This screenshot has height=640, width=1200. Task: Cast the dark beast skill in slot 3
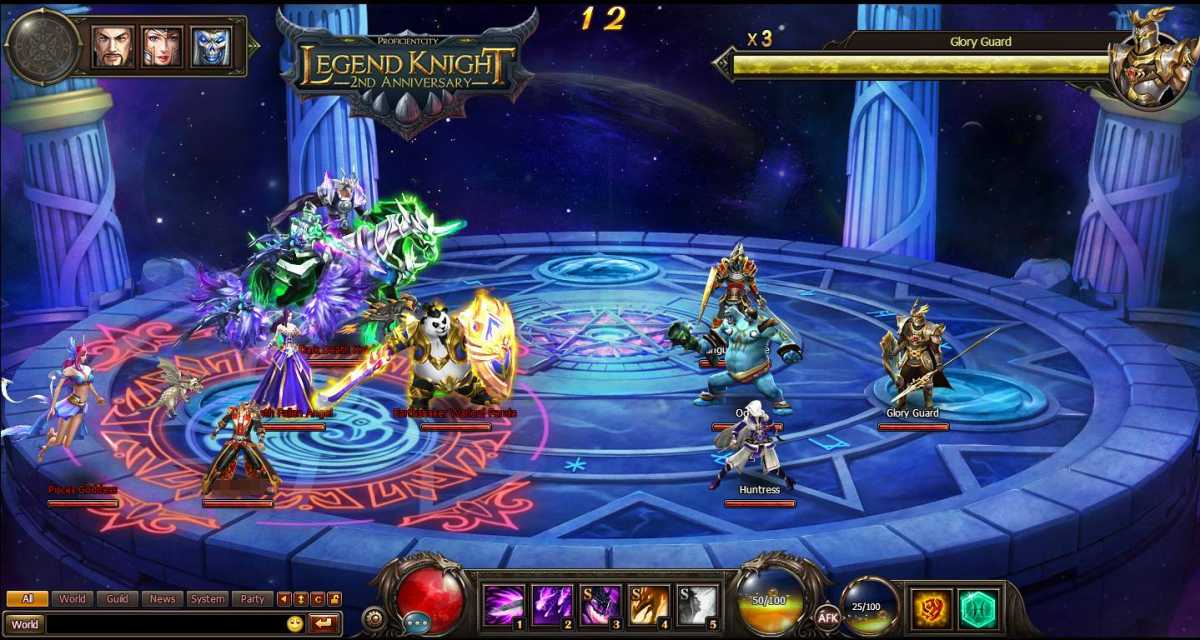601,605
